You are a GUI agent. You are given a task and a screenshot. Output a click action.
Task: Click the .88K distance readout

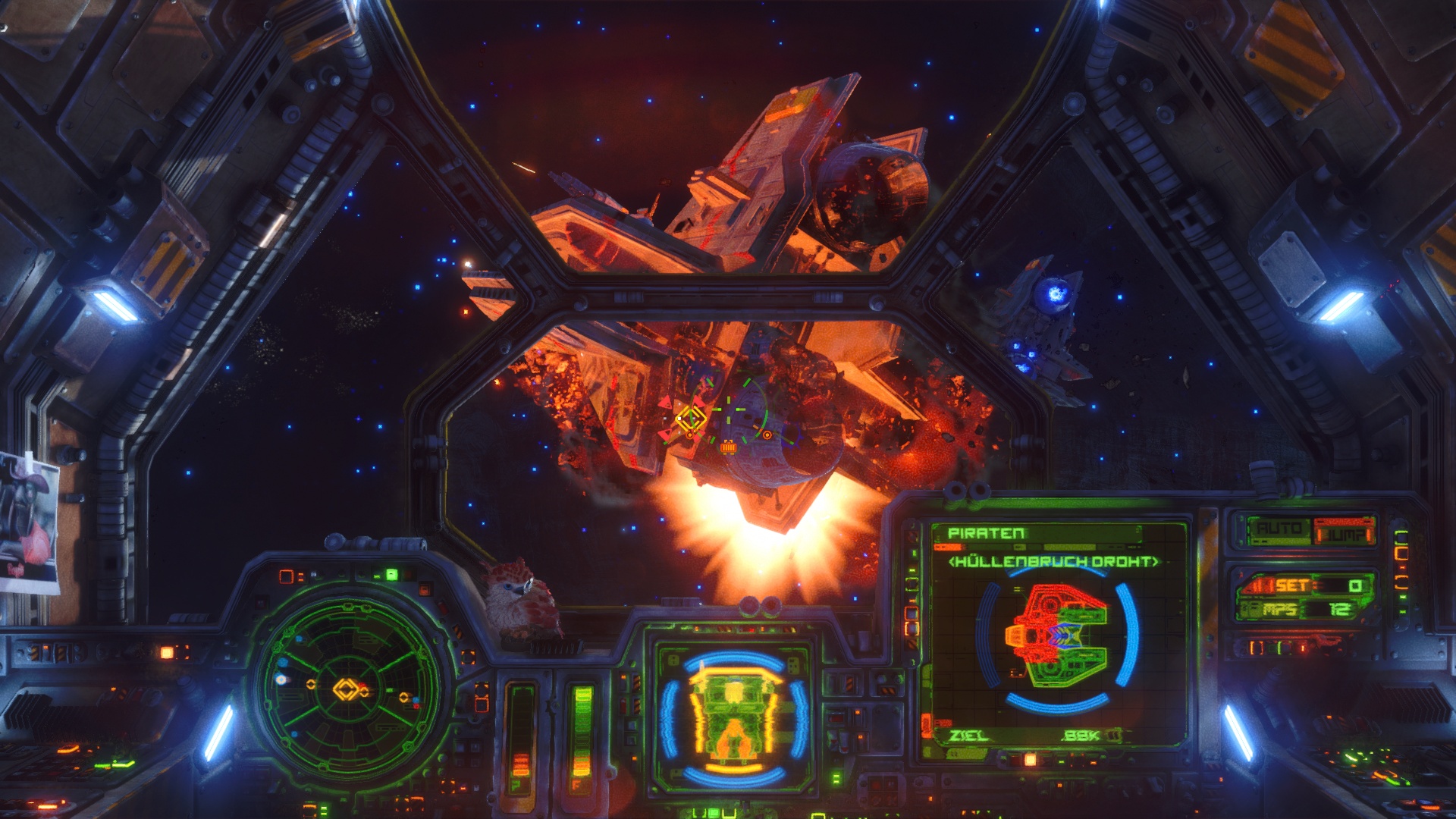[x=1079, y=736]
